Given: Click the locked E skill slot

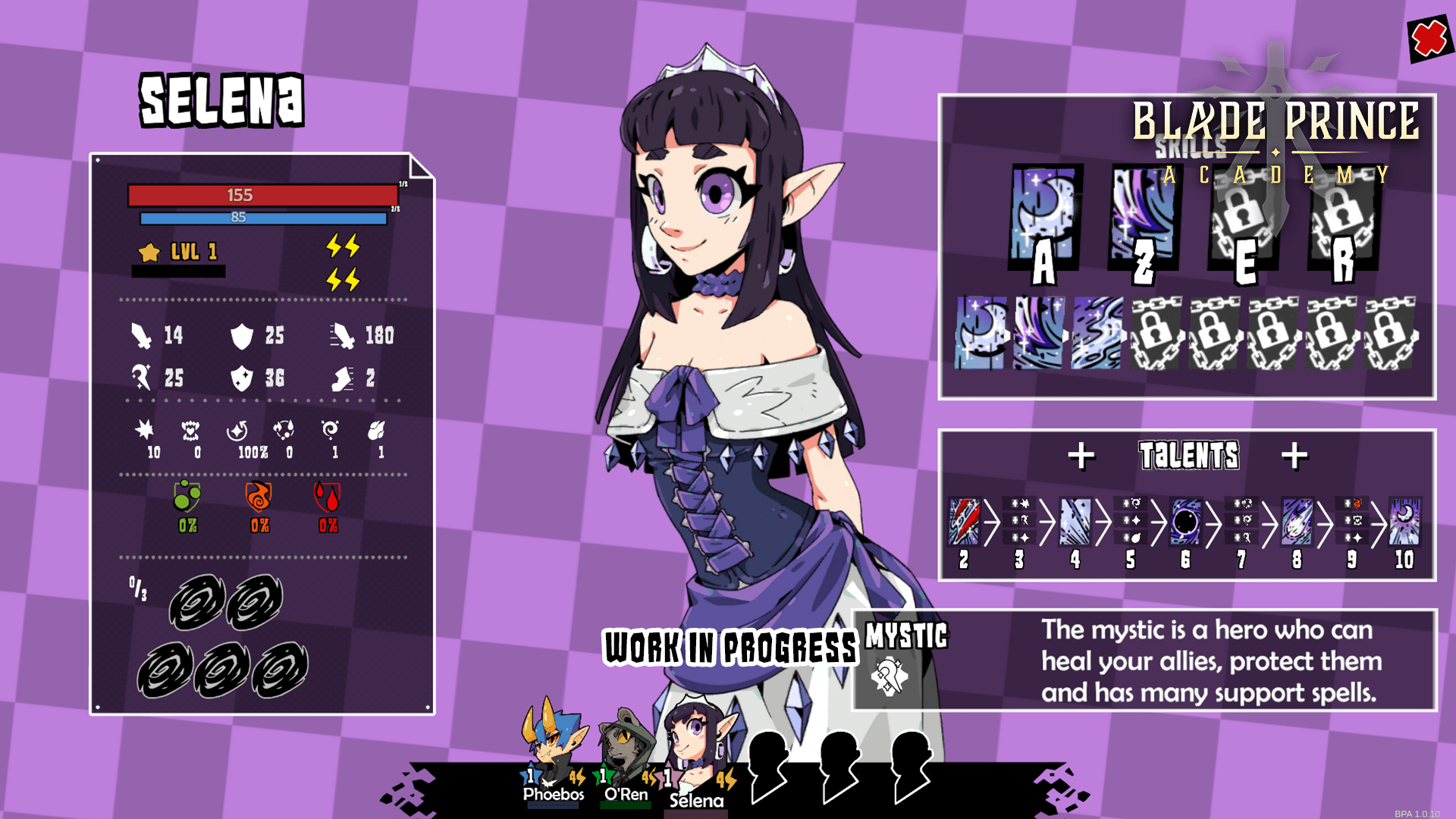Looking at the screenshot, I should [x=1241, y=212].
